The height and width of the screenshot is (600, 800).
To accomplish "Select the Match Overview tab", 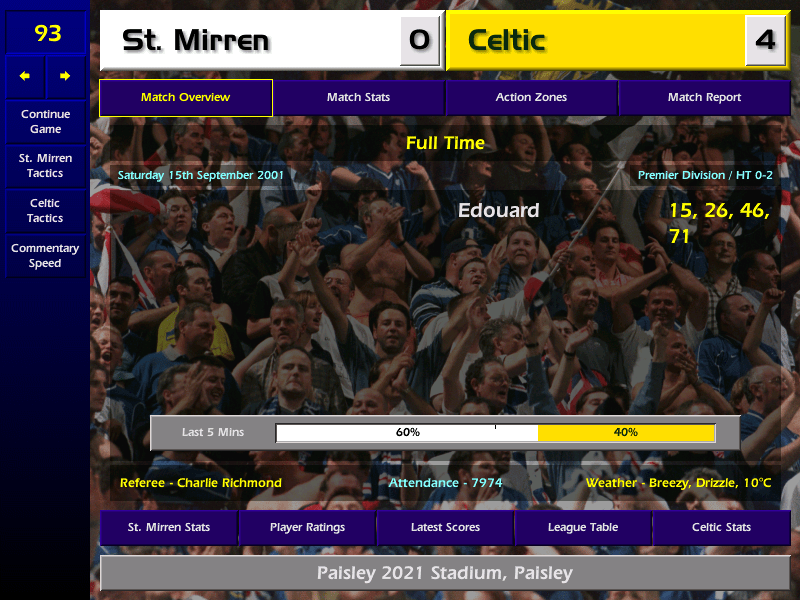I will coord(185,97).
